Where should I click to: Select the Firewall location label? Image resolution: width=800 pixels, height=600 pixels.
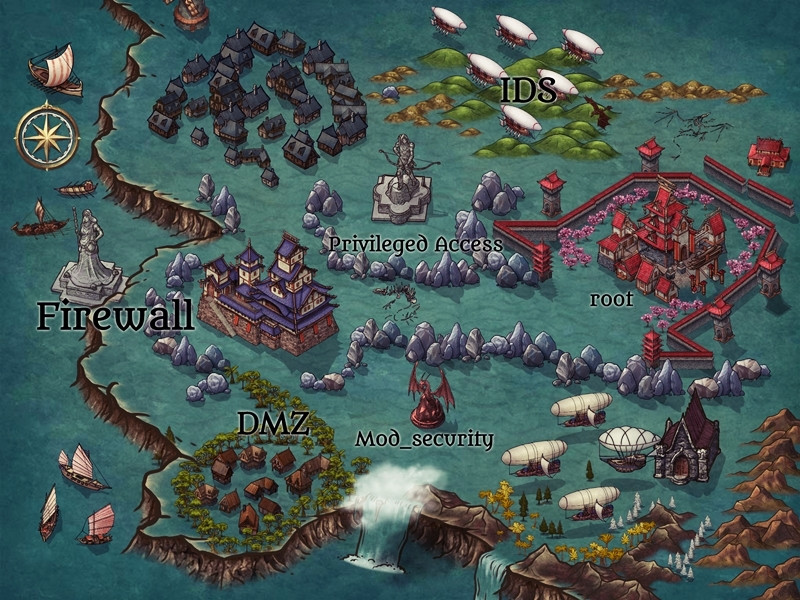(x=115, y=316)
